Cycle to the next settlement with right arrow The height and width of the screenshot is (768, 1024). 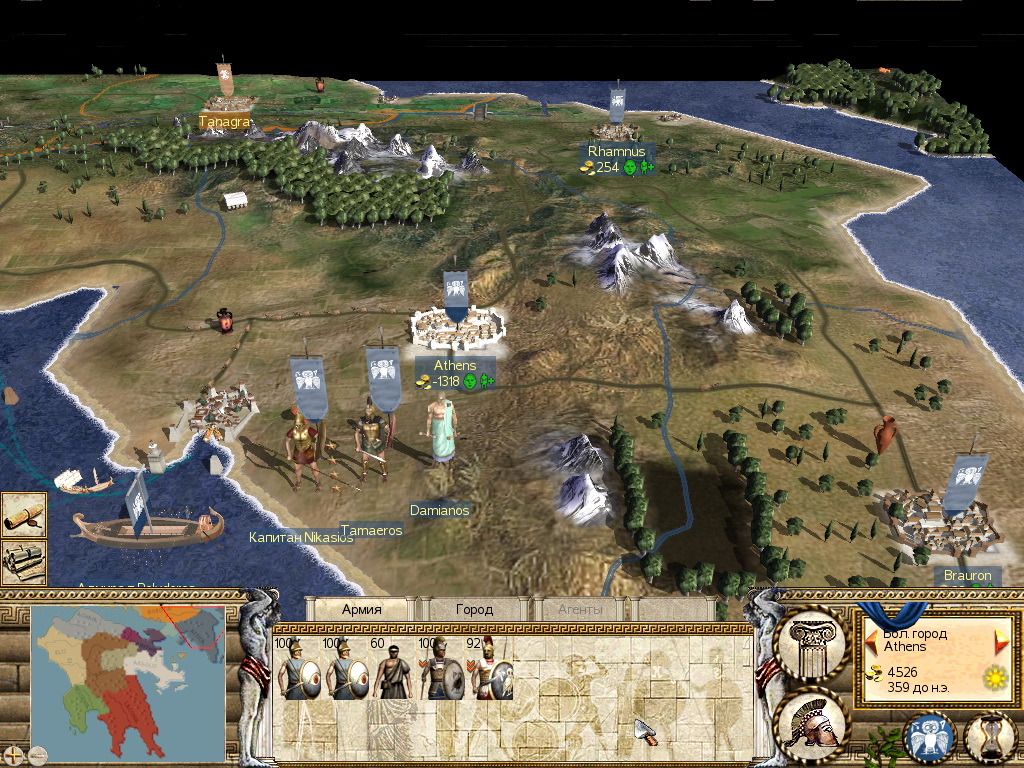click(x=1001, y=641)
